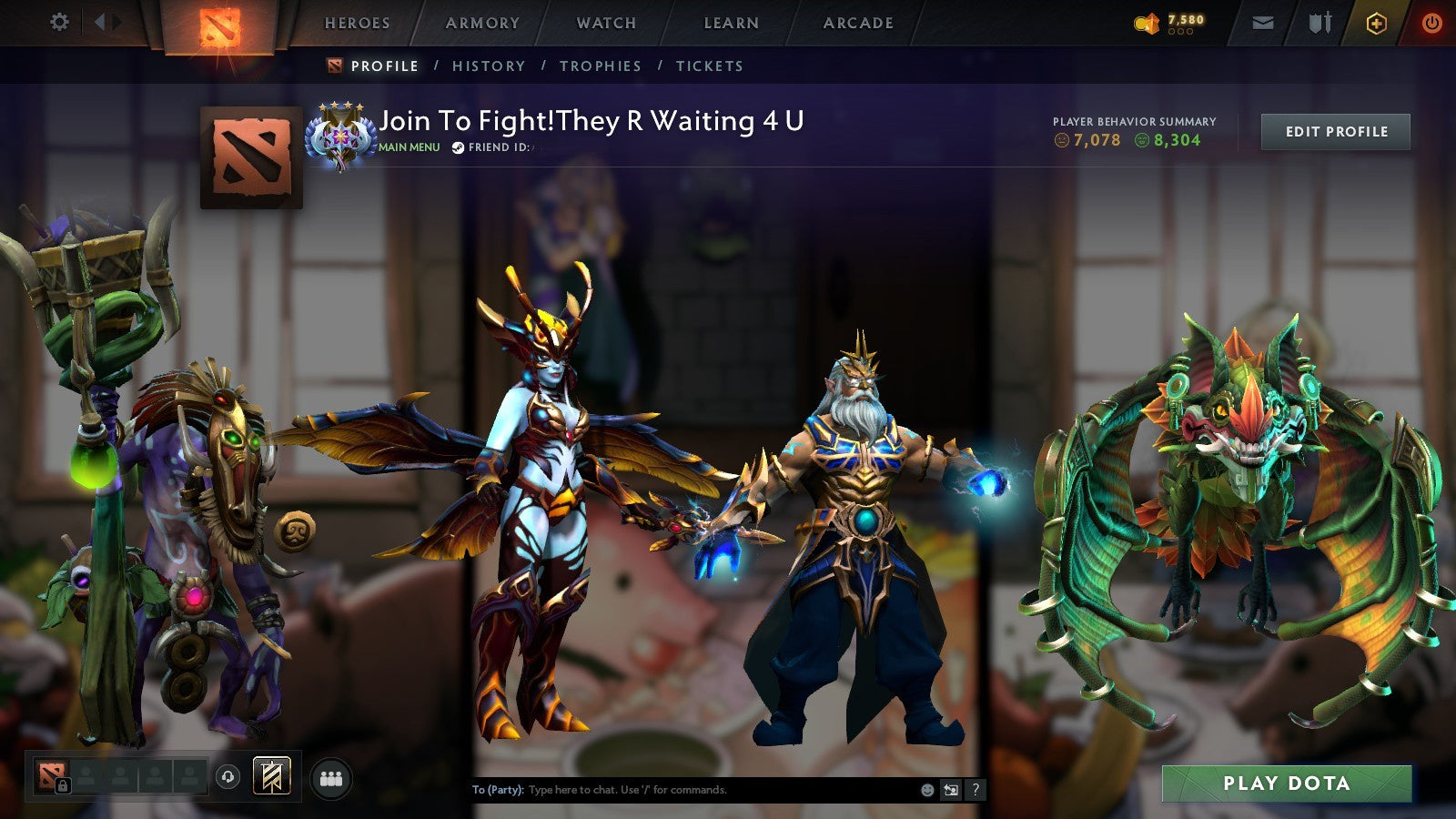Open your mail notifications envelope
This screenshot has height=819, width=1456.
(1263, 23)
